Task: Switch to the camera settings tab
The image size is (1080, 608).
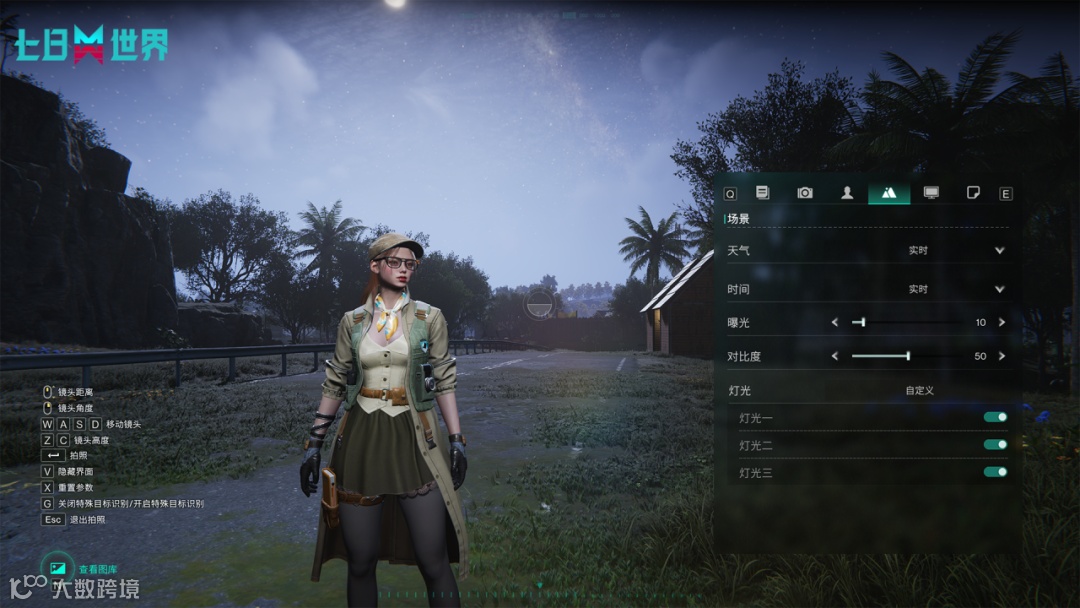Action: [805, 193]
